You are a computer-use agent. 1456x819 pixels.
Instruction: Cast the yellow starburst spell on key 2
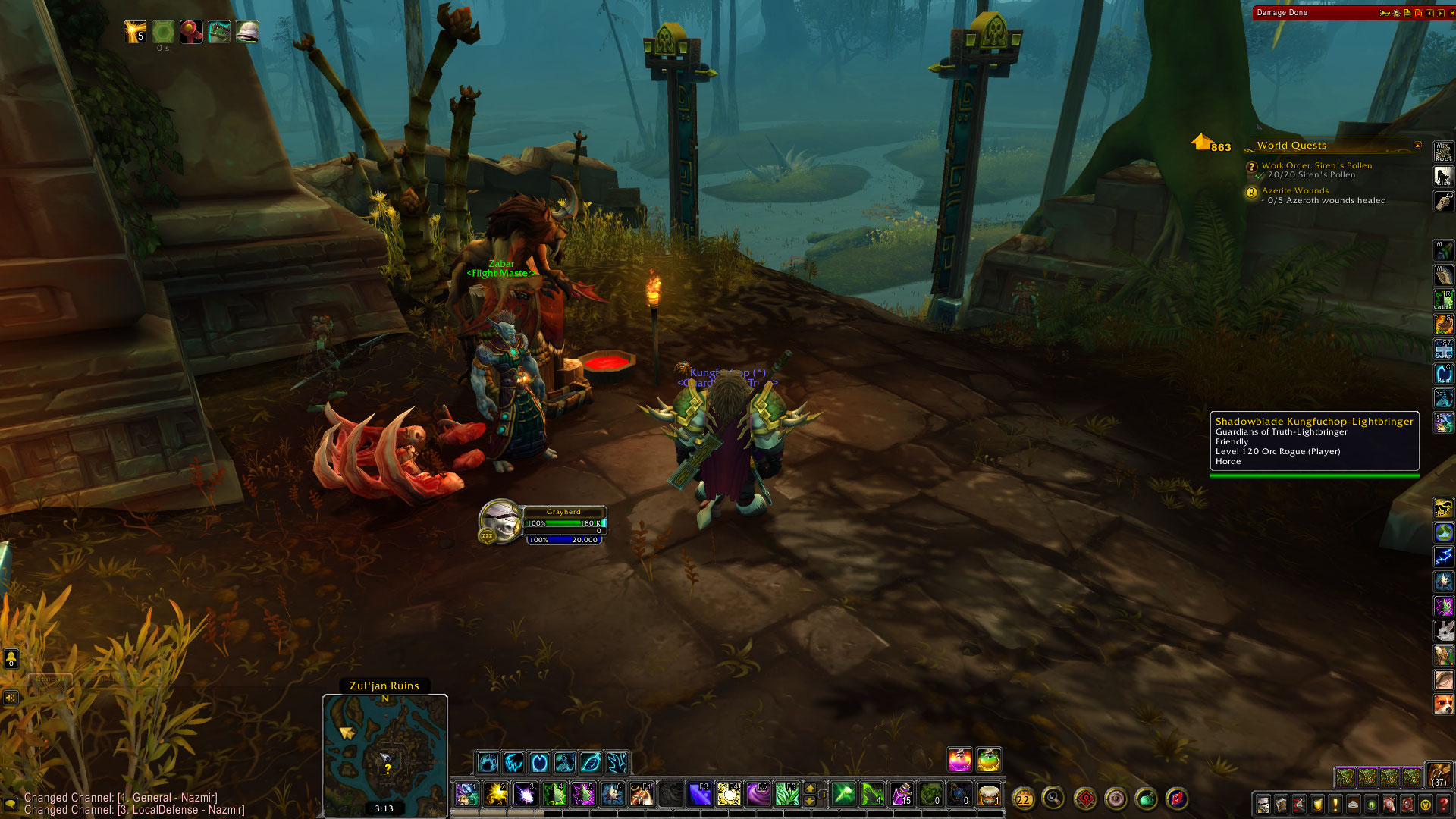pos(496,794)
